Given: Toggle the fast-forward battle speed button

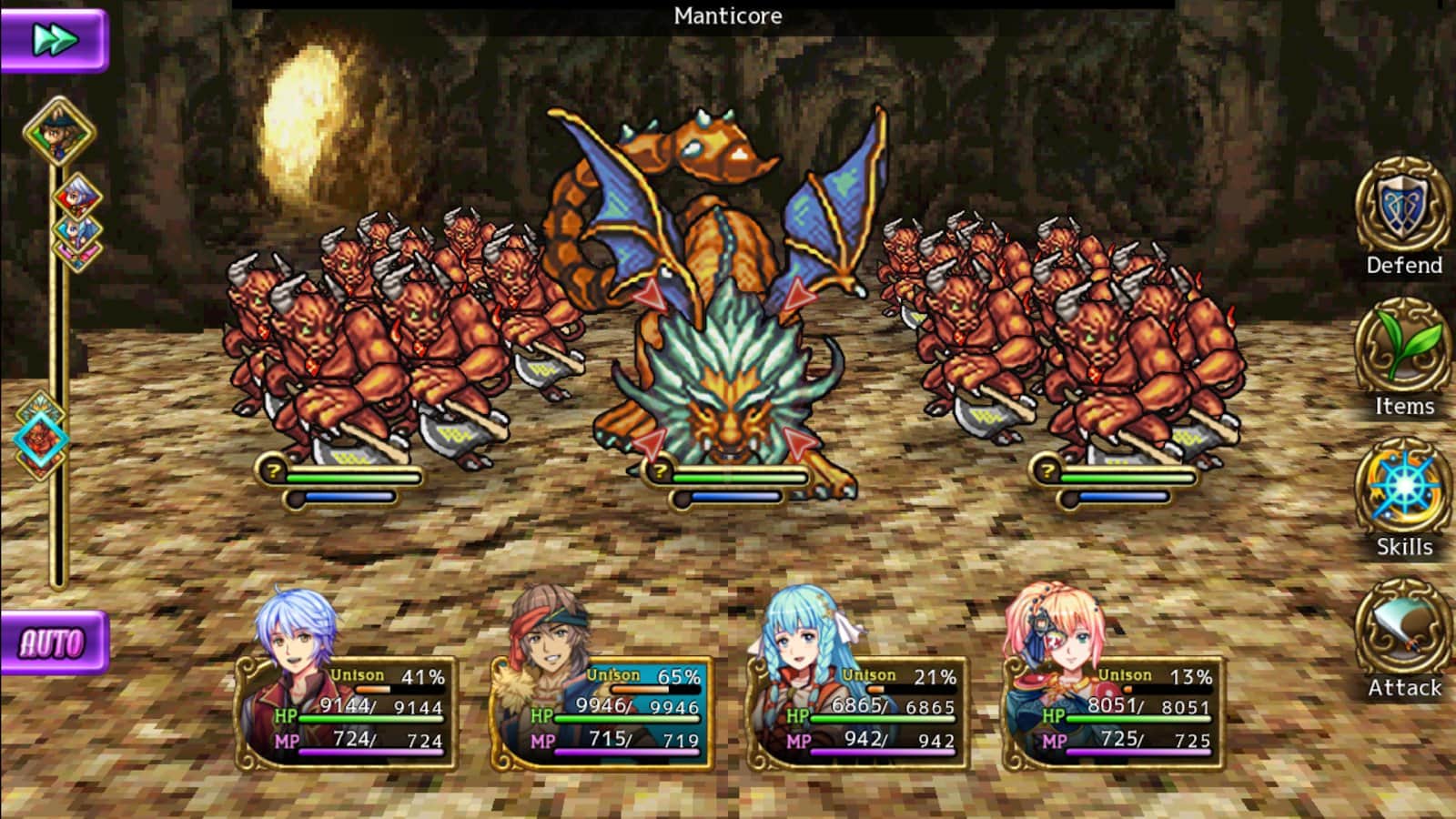Looking at the screenshot, I should pyautogui.click(x=54, y=40).
